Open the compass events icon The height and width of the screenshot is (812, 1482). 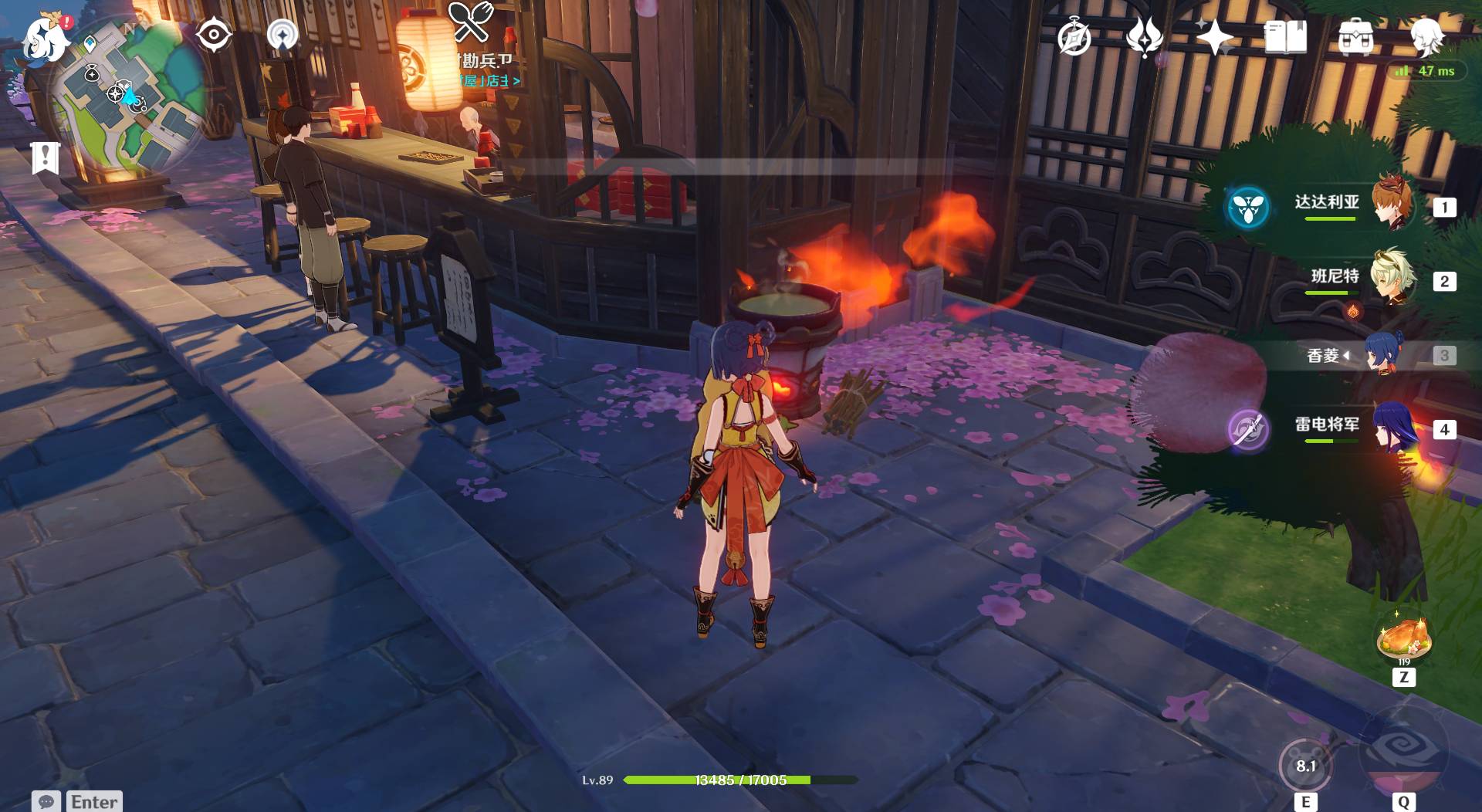(x=1074, y=37)
